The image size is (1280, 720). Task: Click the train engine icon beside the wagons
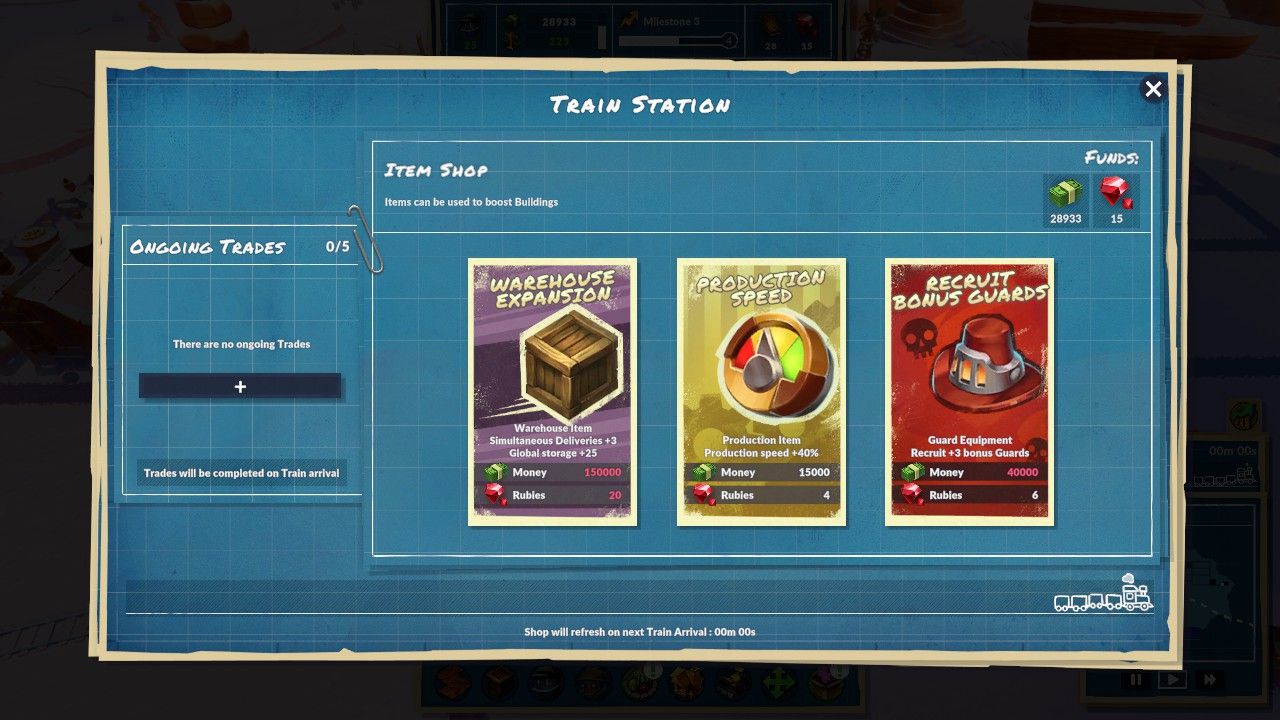[x=1138, y=598]
